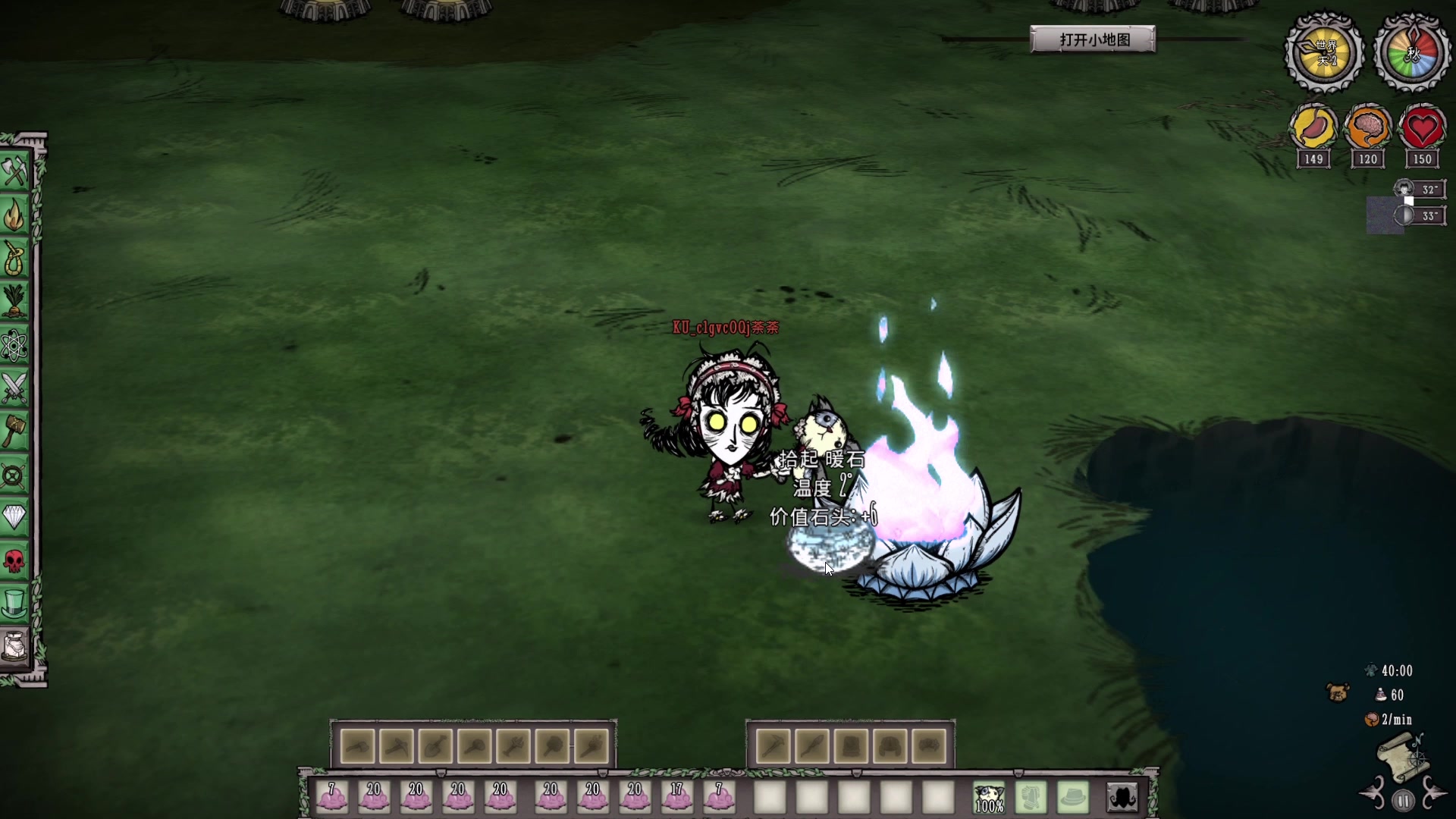Open the dark backpack slot button
1456x819 pixels.
coord(1122,798)
